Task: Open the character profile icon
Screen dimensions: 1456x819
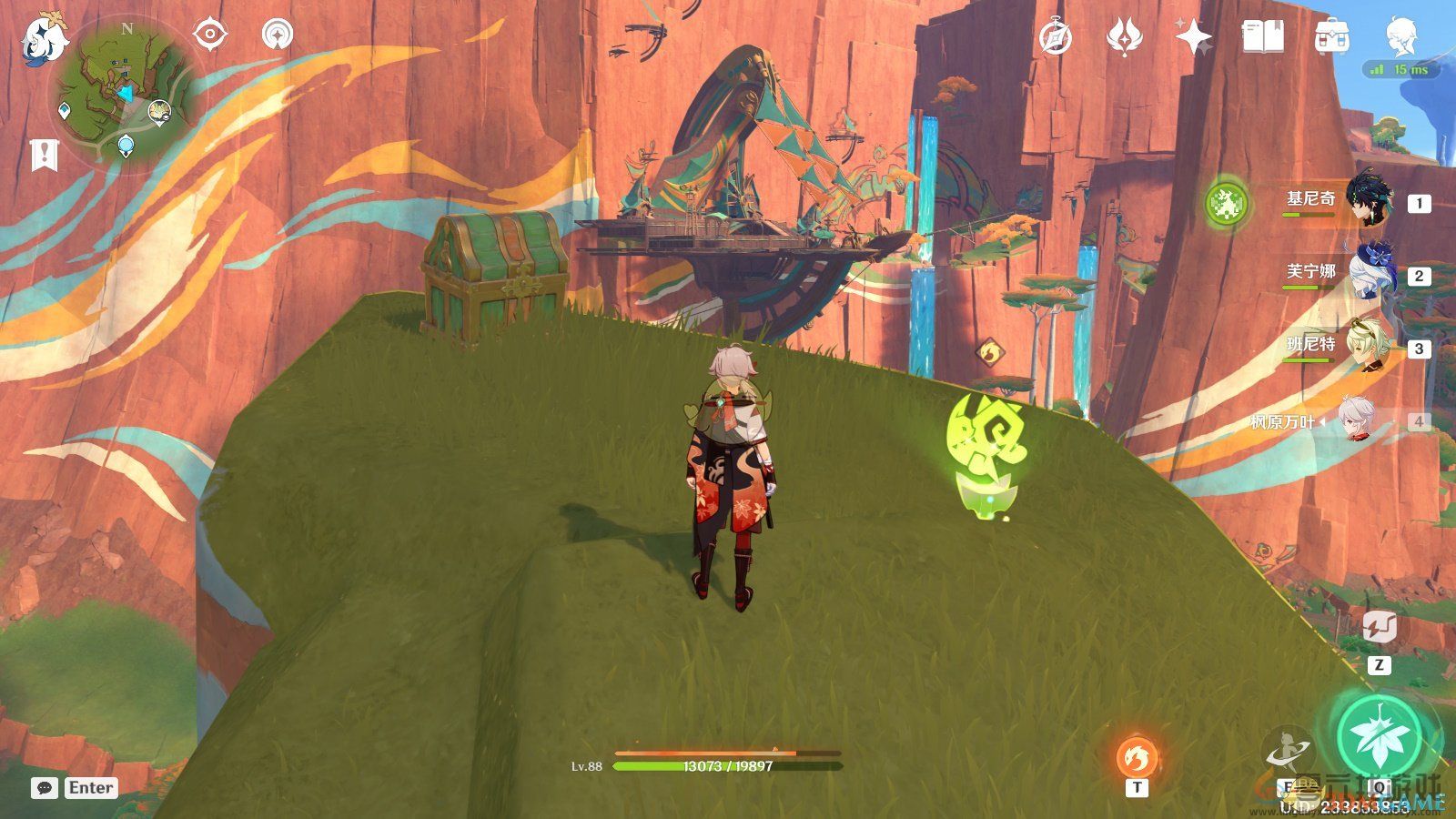Action: pos(1401,36)
